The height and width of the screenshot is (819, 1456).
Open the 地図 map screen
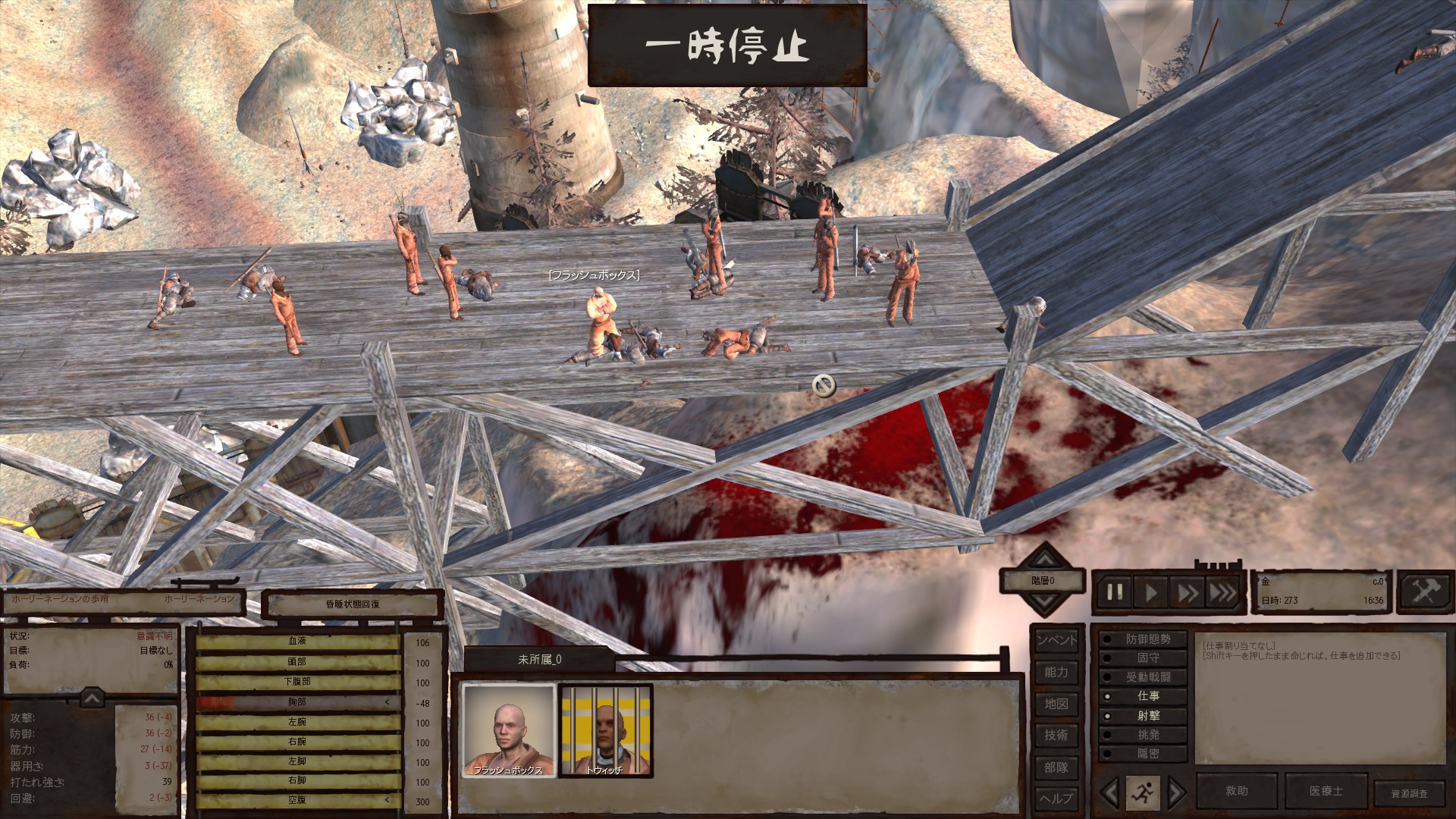pos(1056,704)
